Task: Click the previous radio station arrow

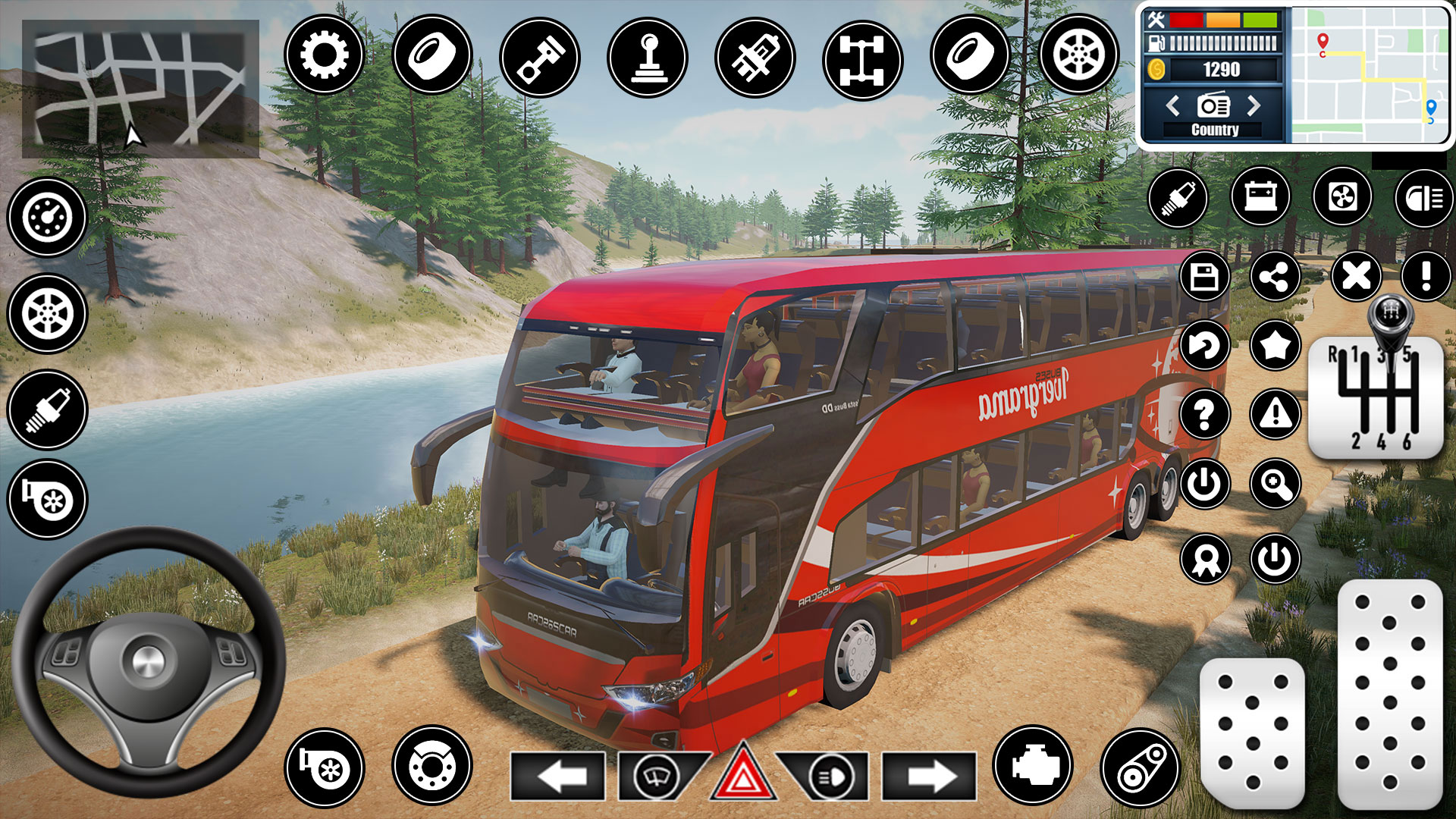Action: (1175, 106)
